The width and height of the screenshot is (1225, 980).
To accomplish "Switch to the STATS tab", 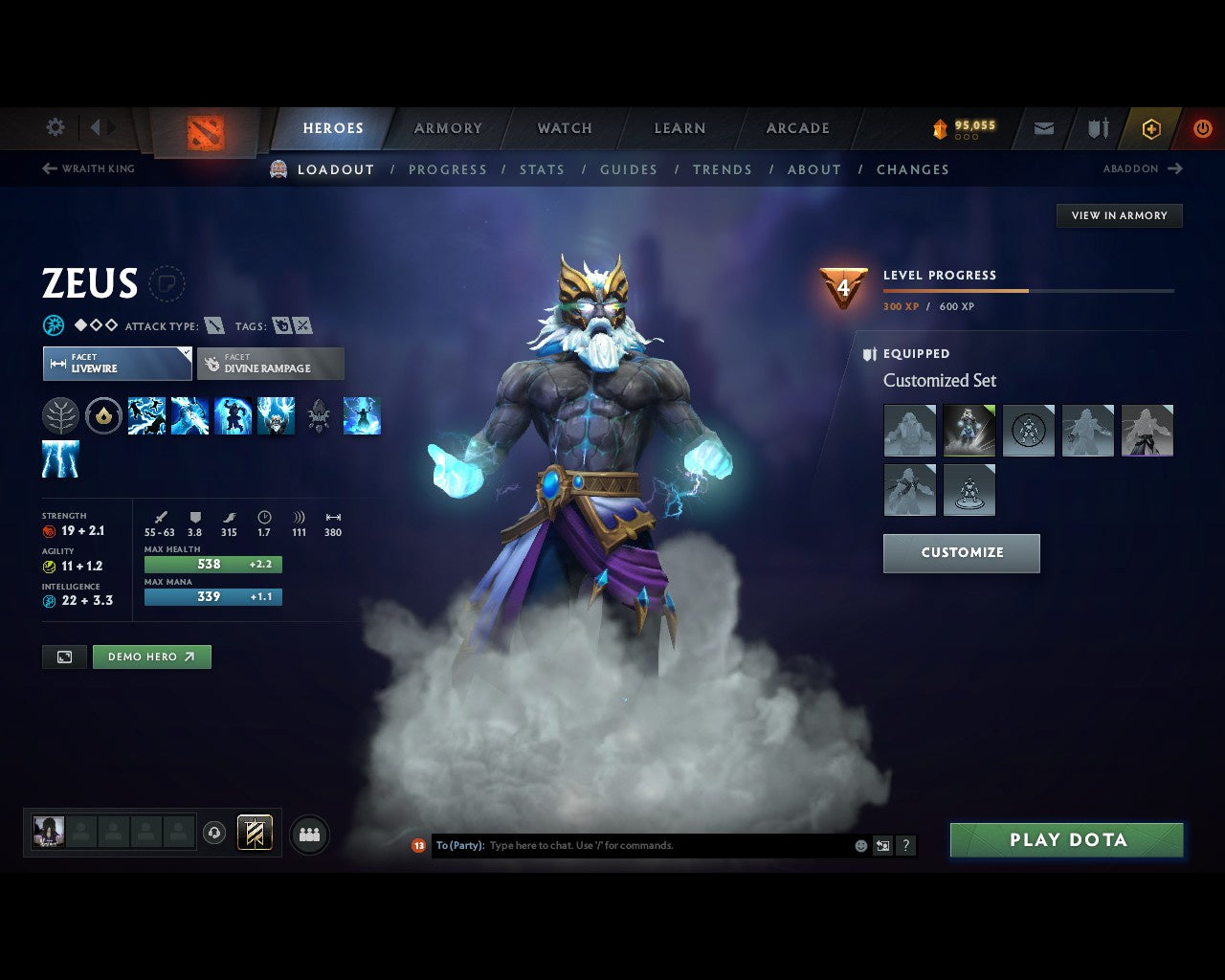I will tap(542, 169).
